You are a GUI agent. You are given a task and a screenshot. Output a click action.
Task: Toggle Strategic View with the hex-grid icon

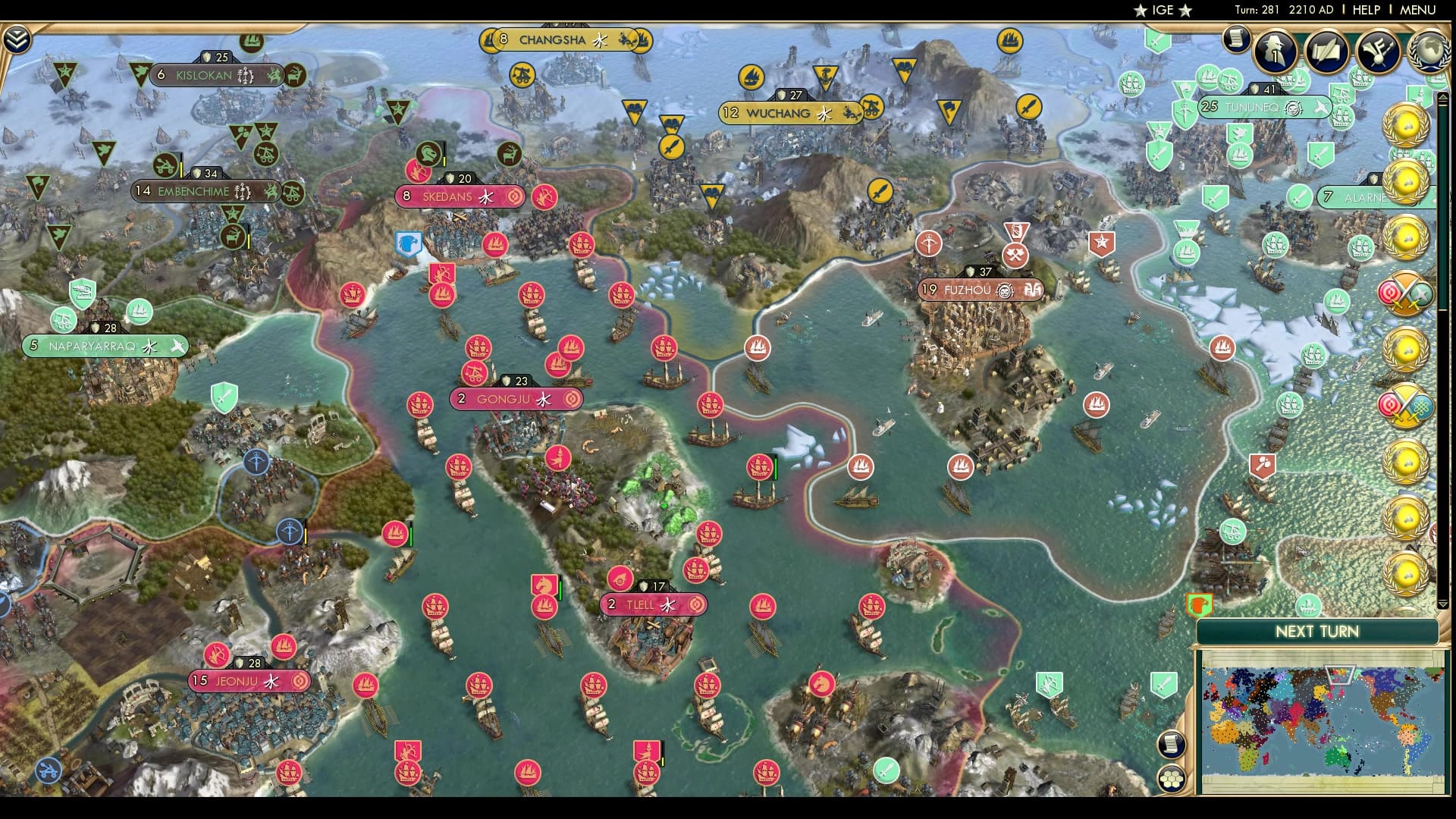coord(1171,780)
